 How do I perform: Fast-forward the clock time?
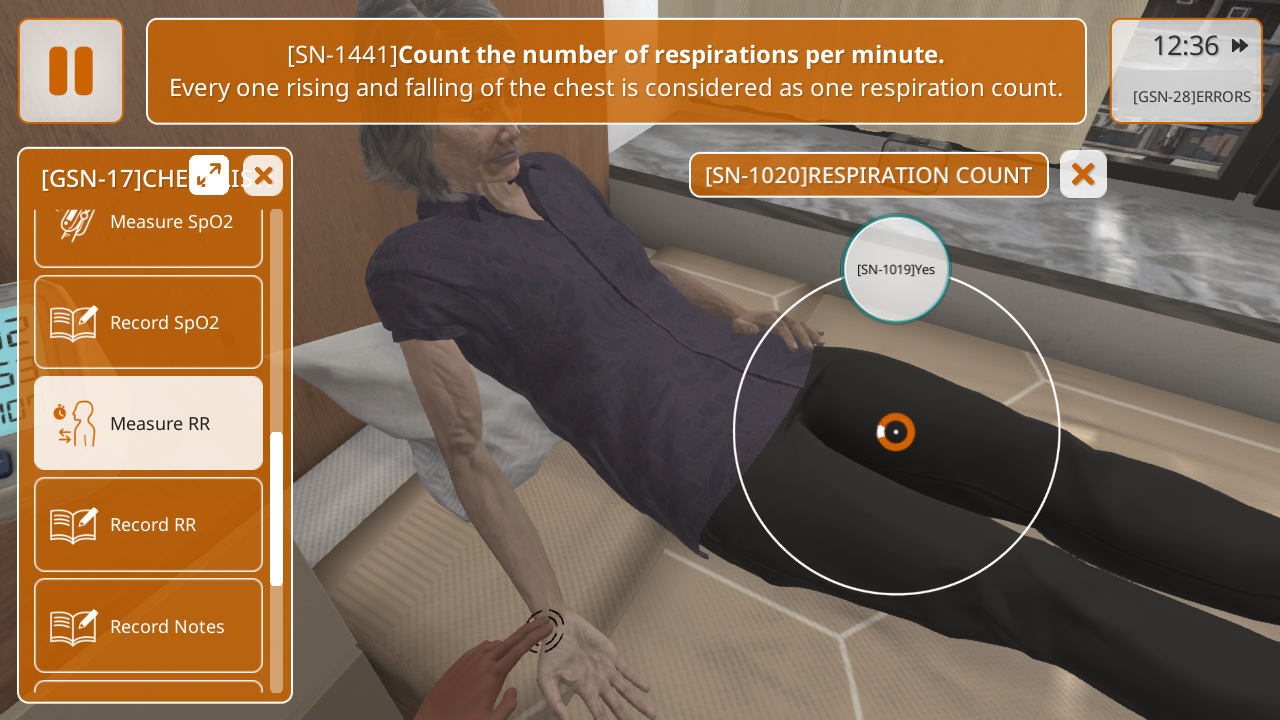click(x=1239, y=46)
